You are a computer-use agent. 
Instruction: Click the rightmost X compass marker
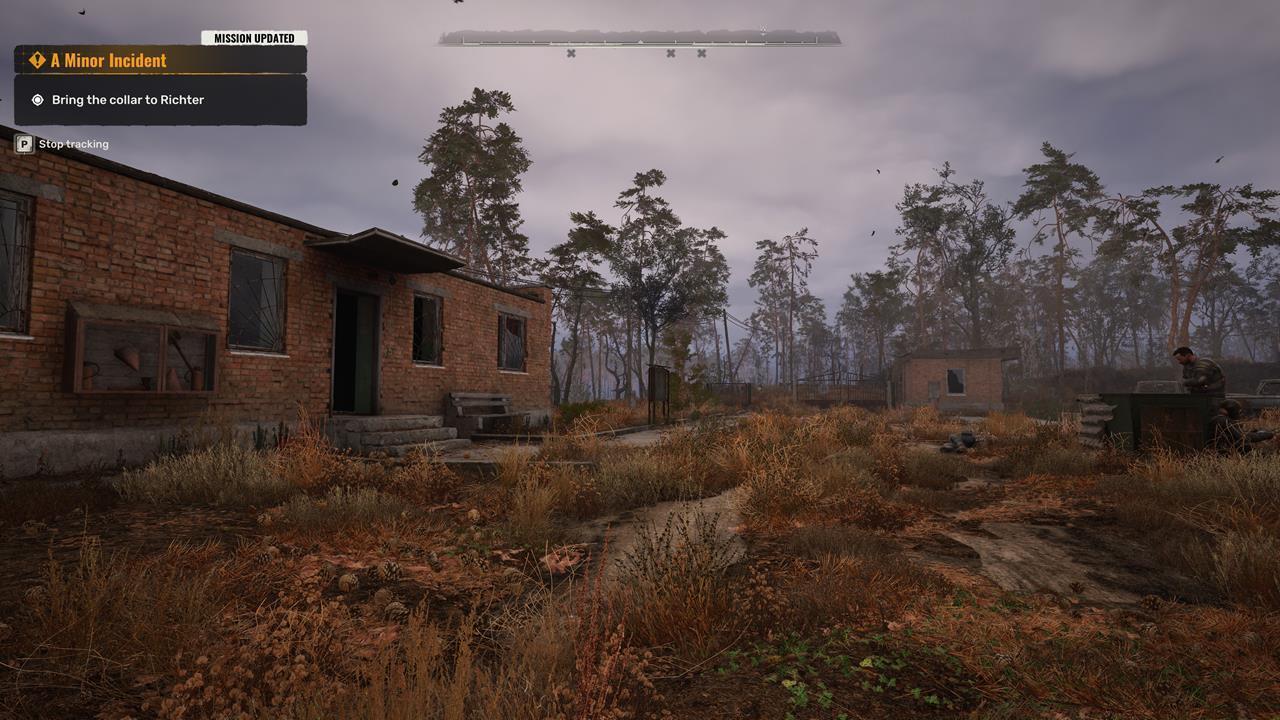(701, 52)
